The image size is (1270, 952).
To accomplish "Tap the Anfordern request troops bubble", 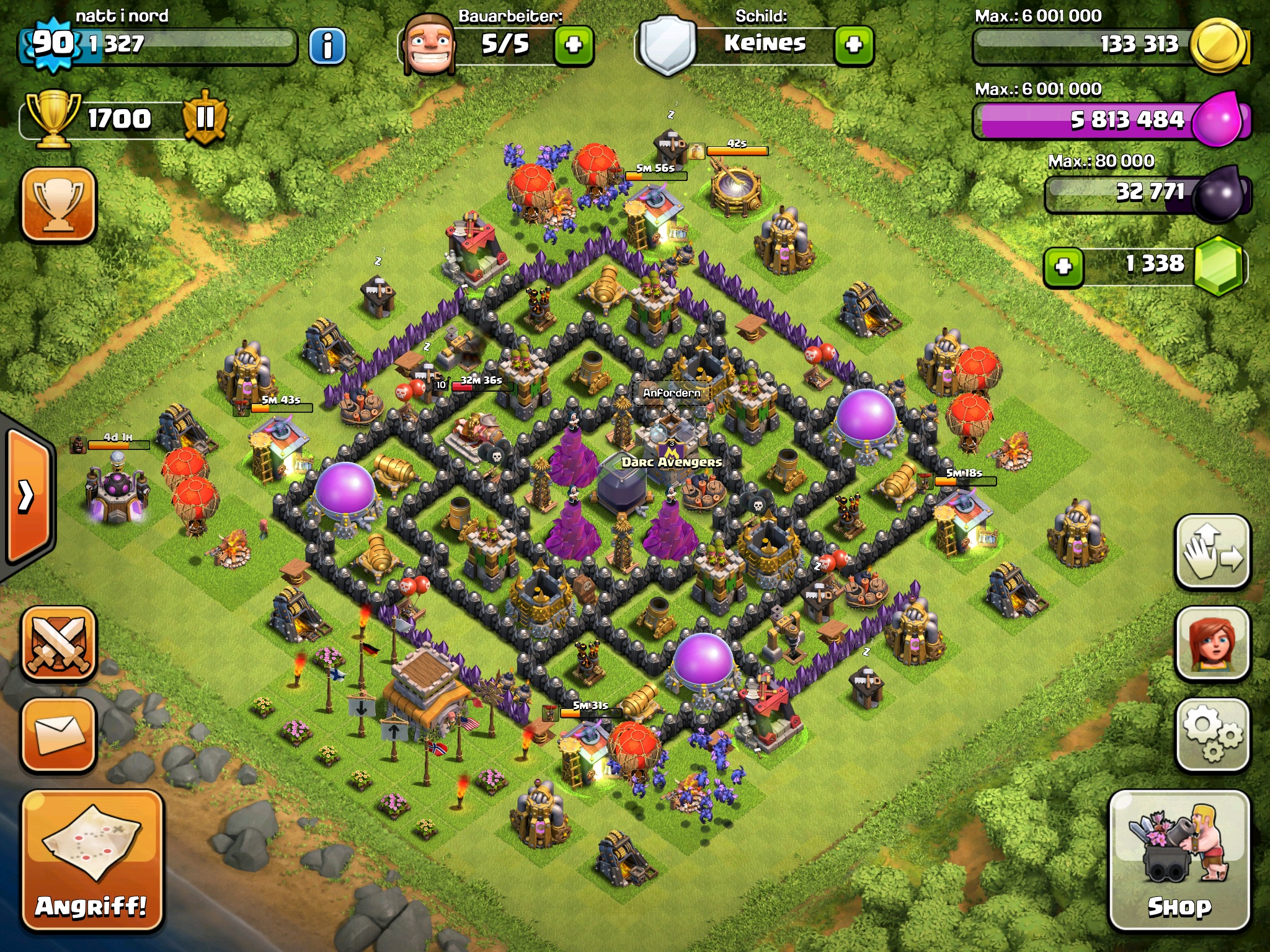I will click(x=672, y=393).
